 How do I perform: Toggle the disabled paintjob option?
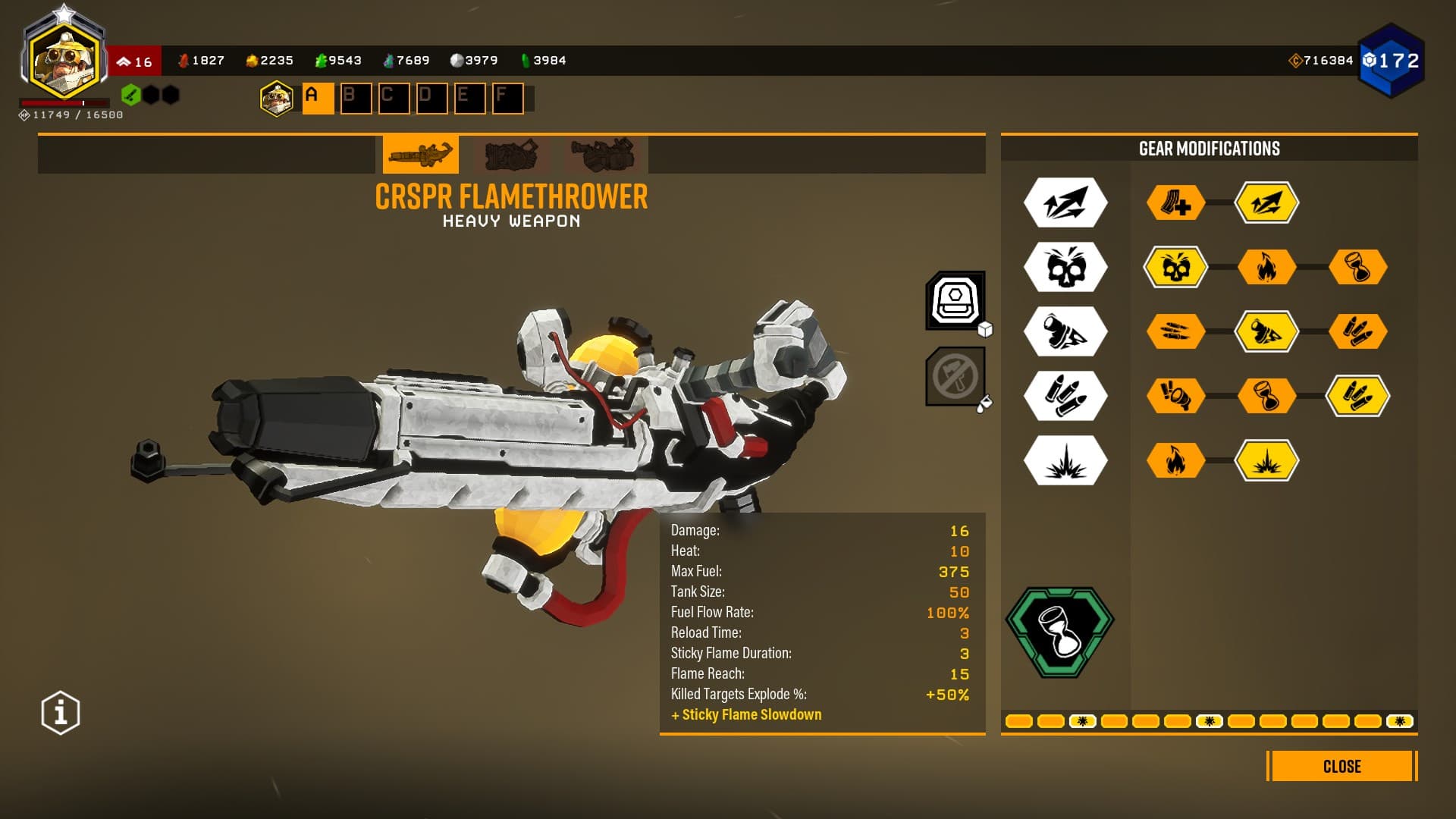(955, 377)
